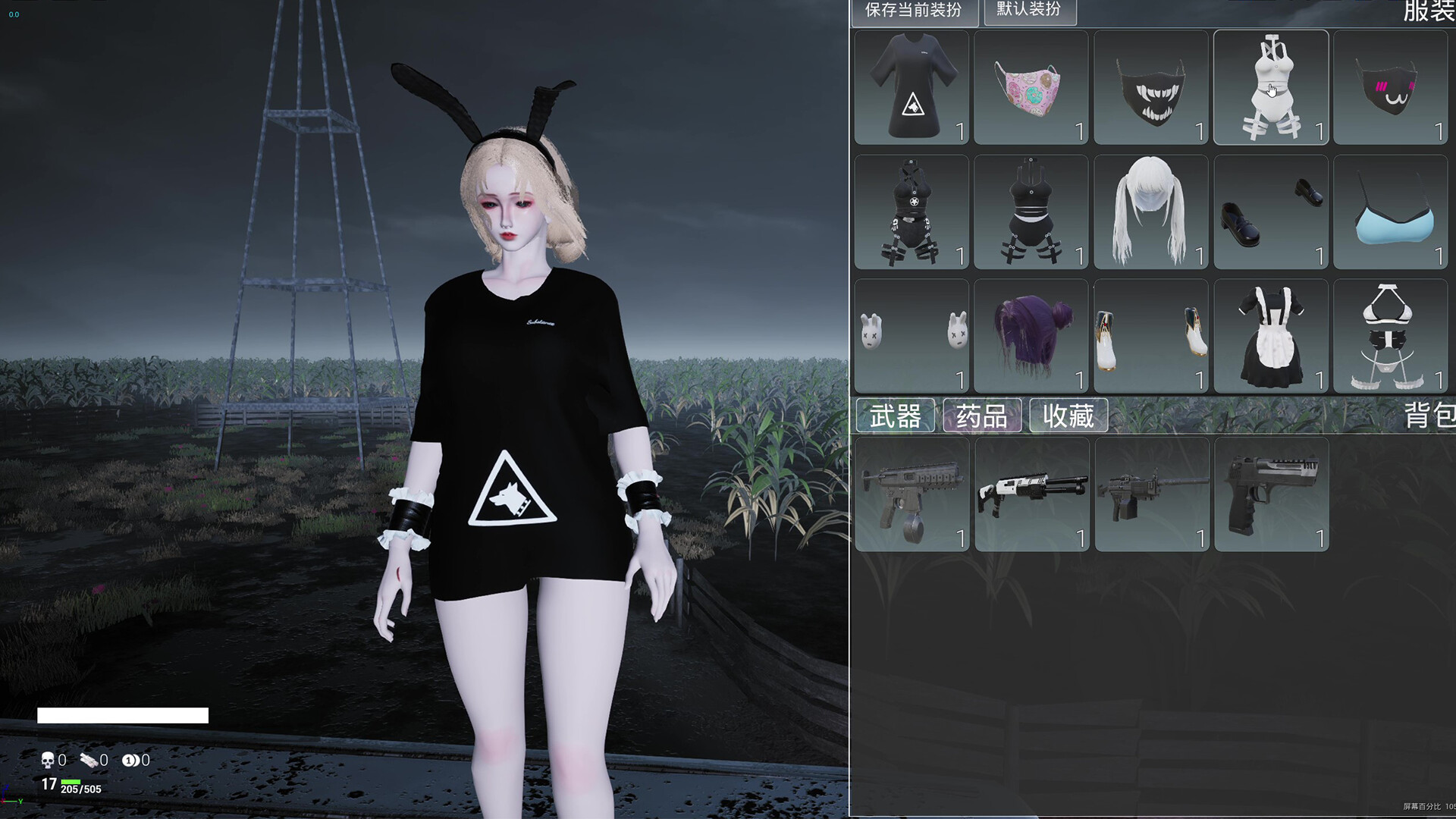The height and width of the screenshot is (819, 1456).
Task: Equip the fanged teeth mask
Action: coord(1150,87)
